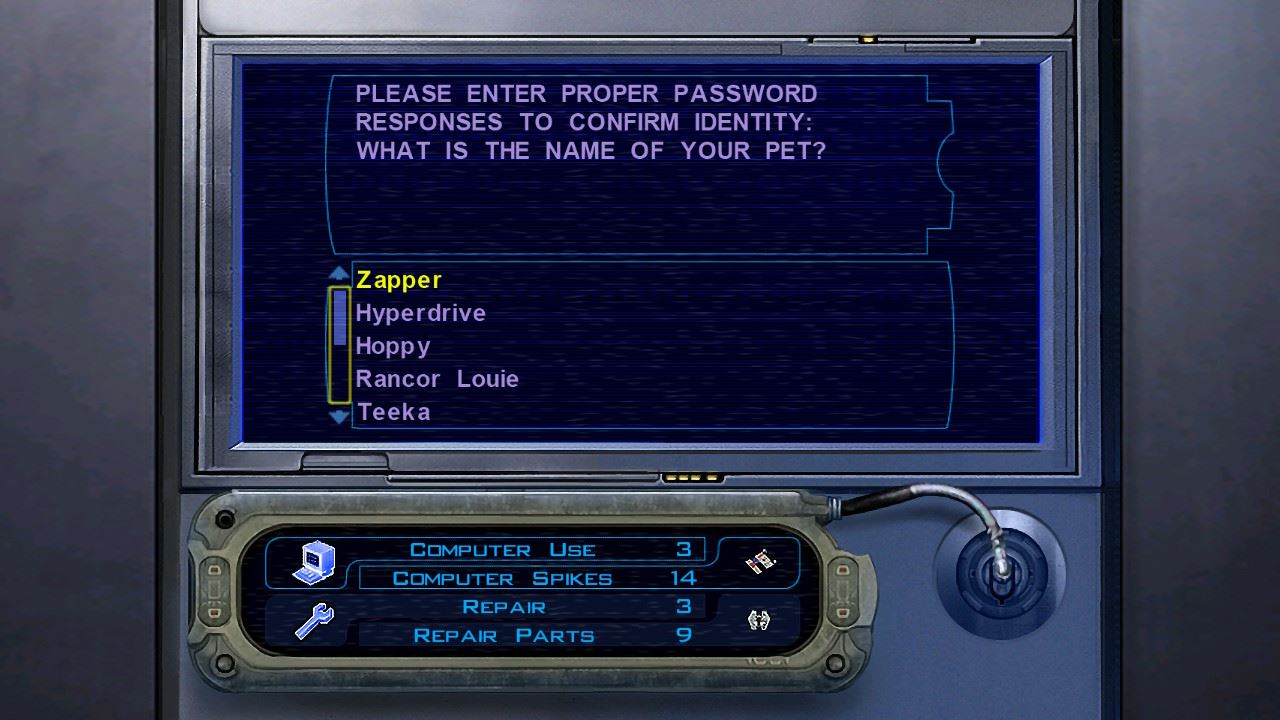Click the wrench repair icon
The width and height of the screenshot is (1280, 720).
click(313, 622)
